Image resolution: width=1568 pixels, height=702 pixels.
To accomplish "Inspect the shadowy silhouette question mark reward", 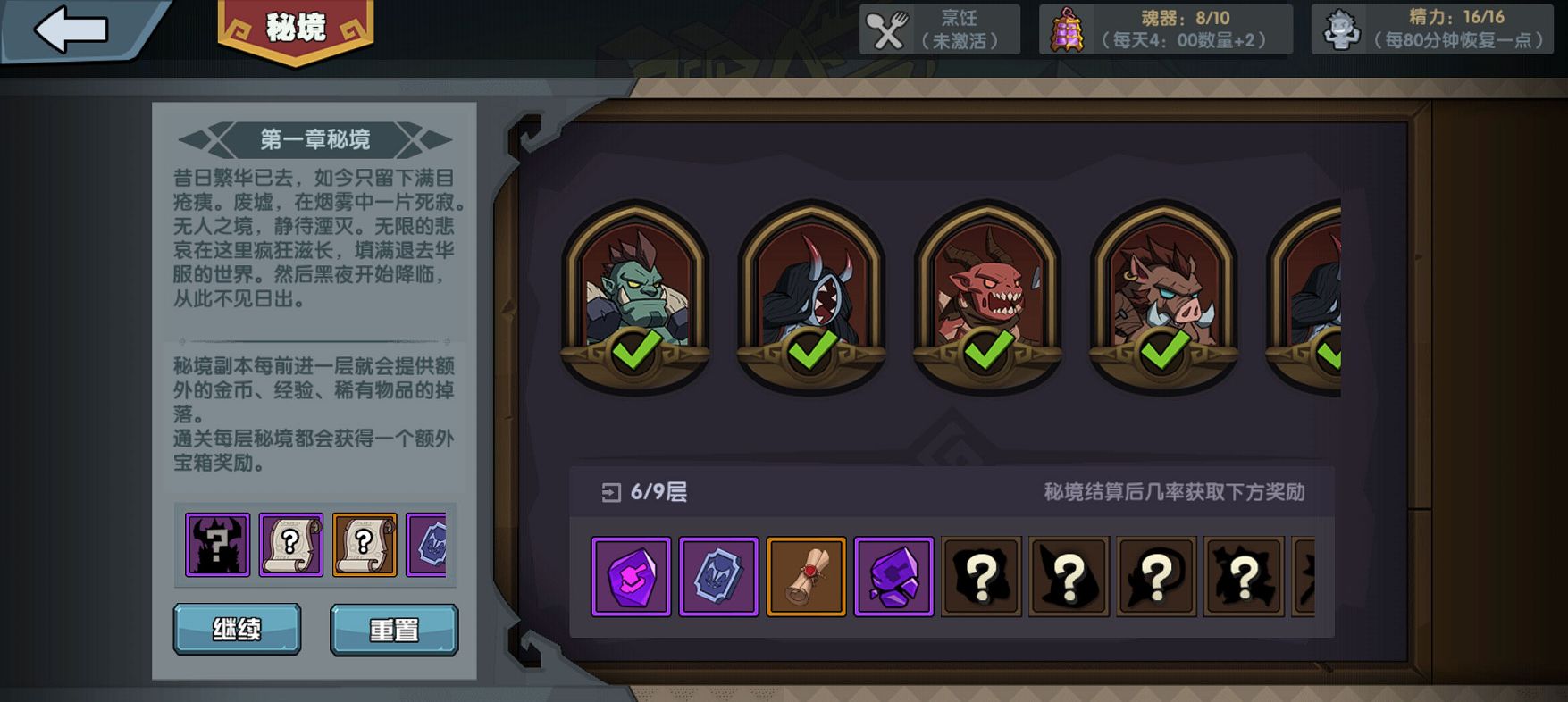I will tap(217, 544).
